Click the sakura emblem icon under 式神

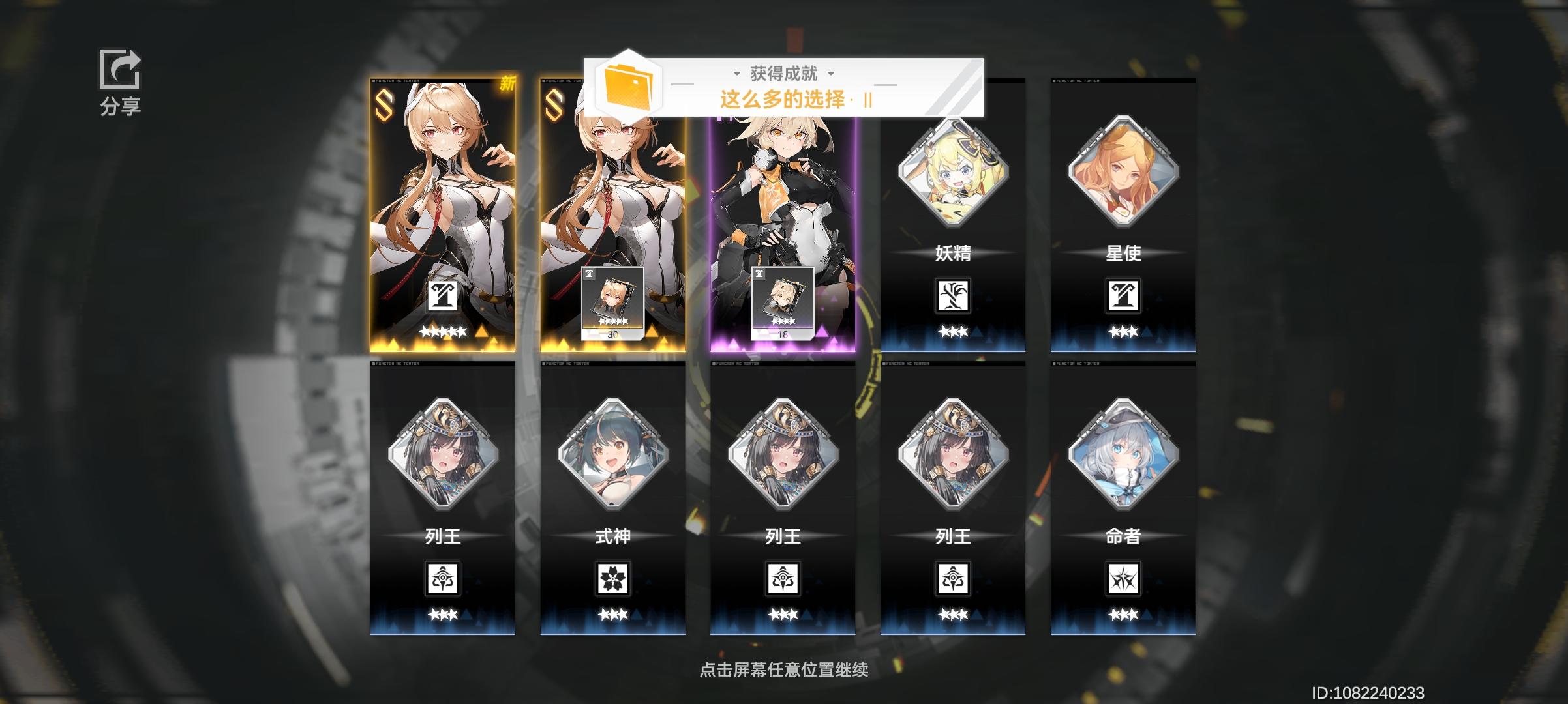pos(613,578)
